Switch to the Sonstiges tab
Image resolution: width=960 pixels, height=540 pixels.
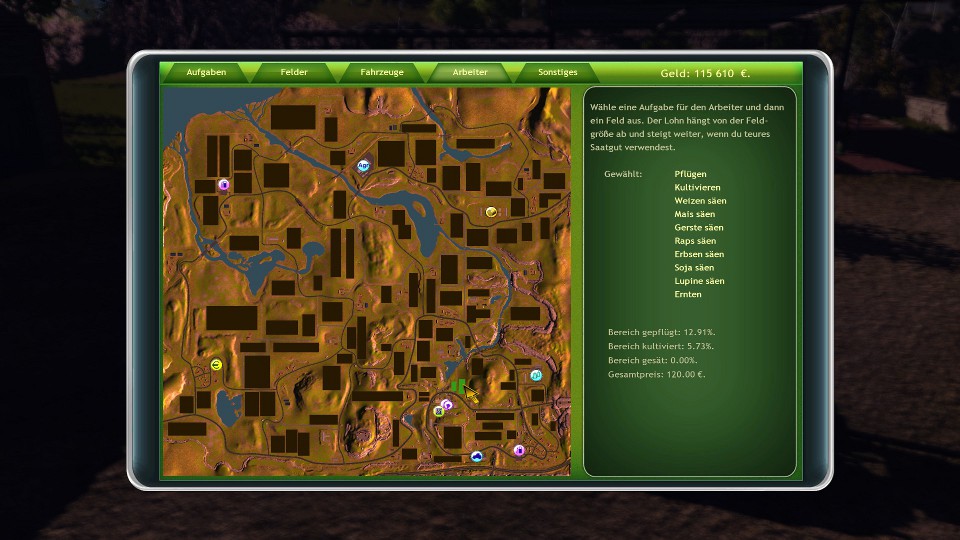point(558,73)
